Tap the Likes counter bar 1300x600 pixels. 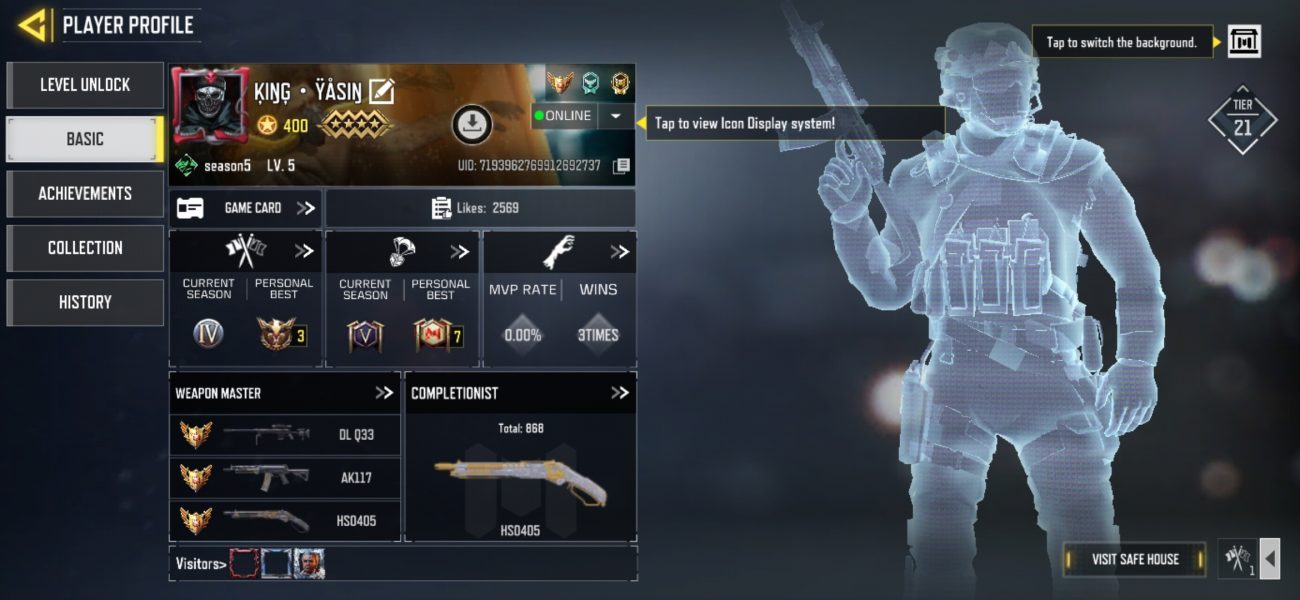tap(480, 208)
